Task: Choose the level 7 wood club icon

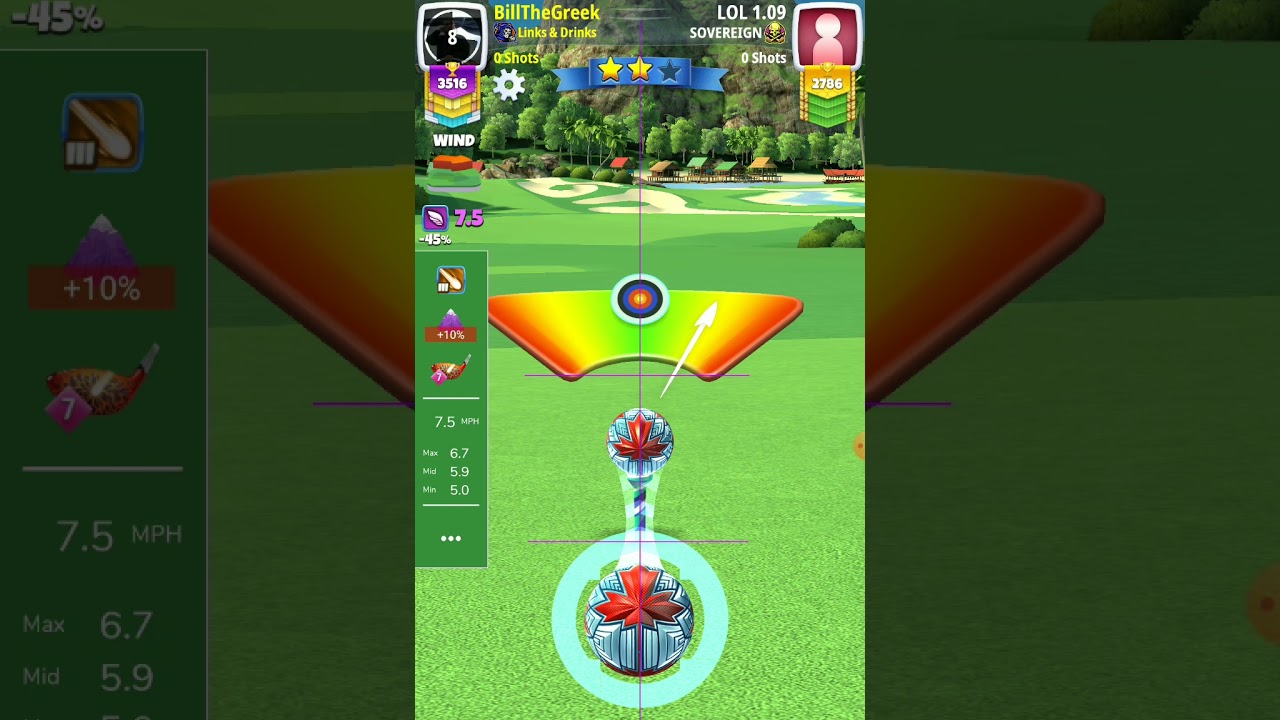Action: [x=449, y=370]
